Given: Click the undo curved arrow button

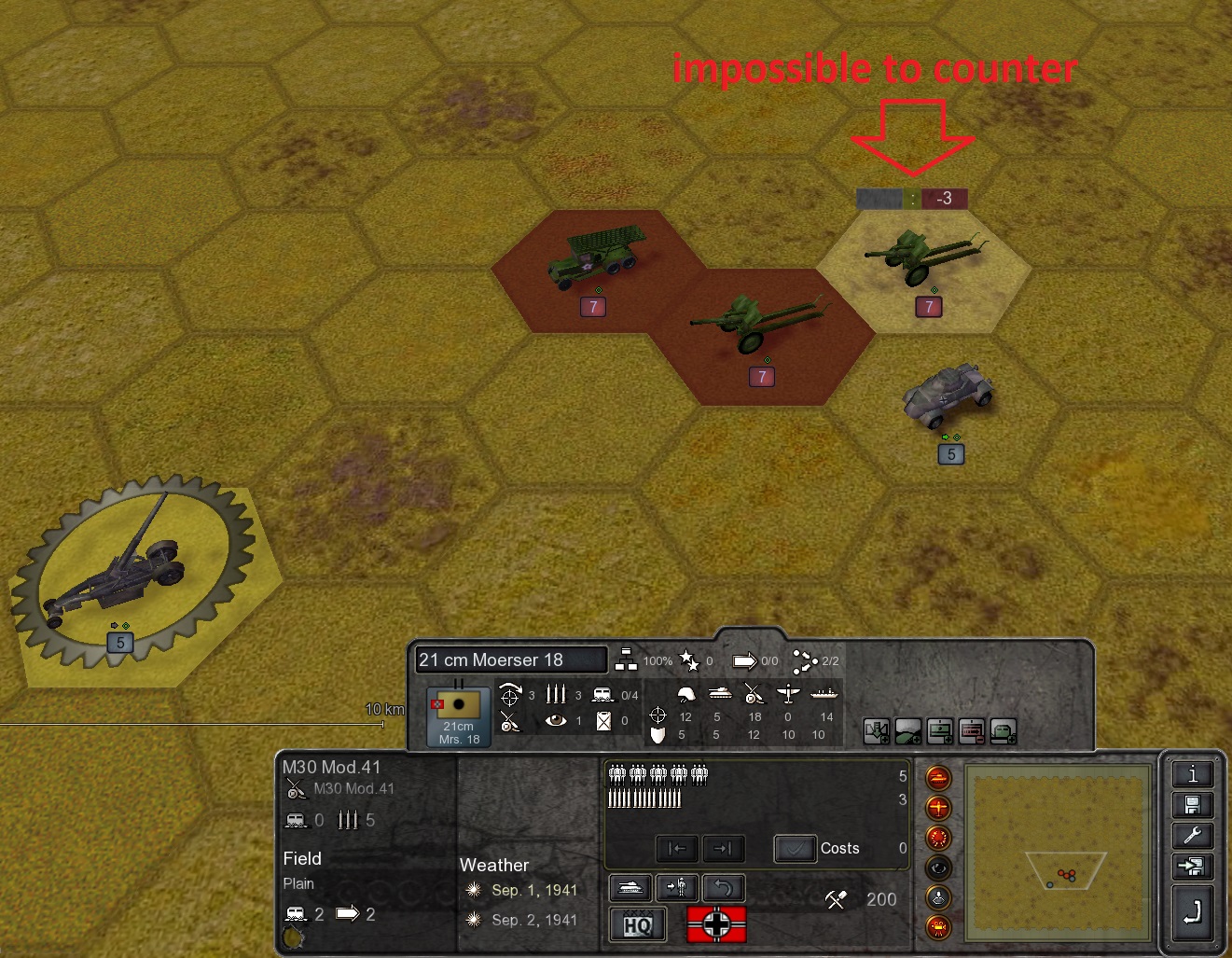Looking at the screenshot, I should pos(723,887).
